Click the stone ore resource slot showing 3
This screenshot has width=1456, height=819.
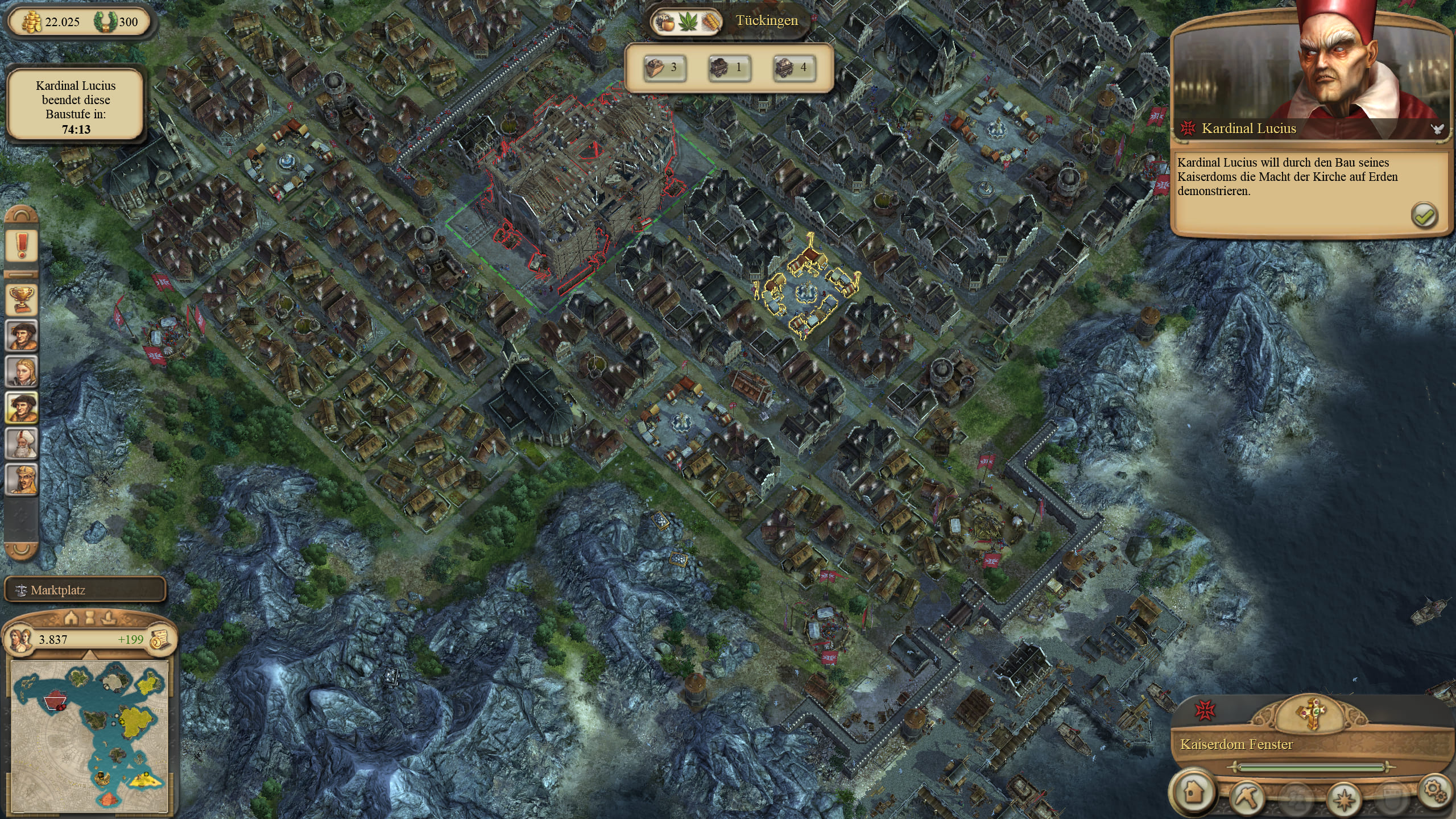pos(664,68)
